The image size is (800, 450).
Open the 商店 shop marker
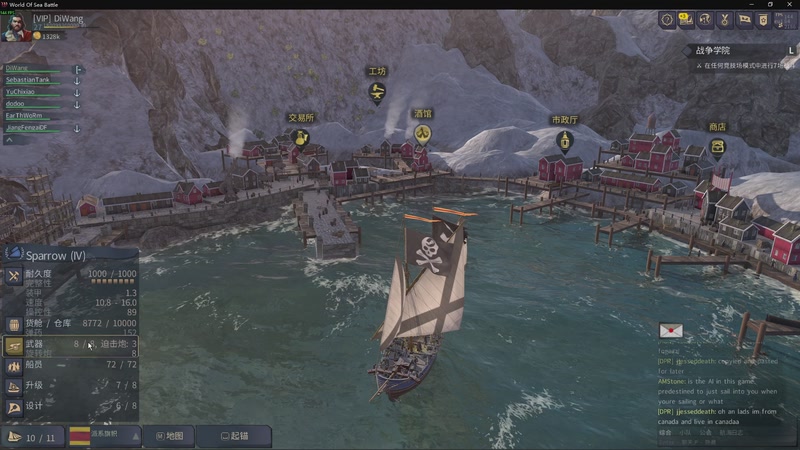click(x=717, y=147)
